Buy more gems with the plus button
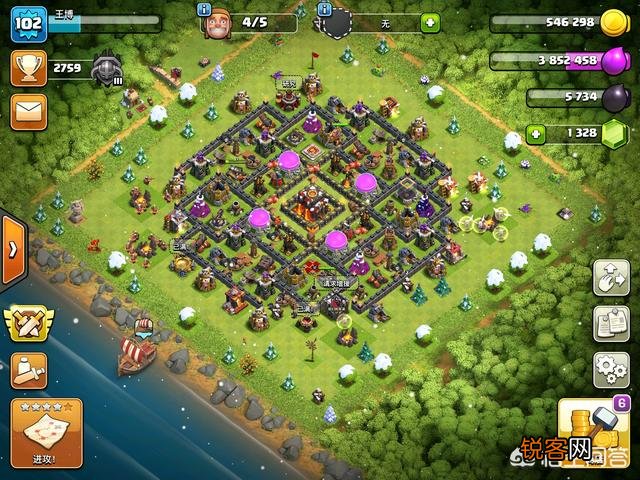Screen dimensions: 640x480 (x=537, y=133)
